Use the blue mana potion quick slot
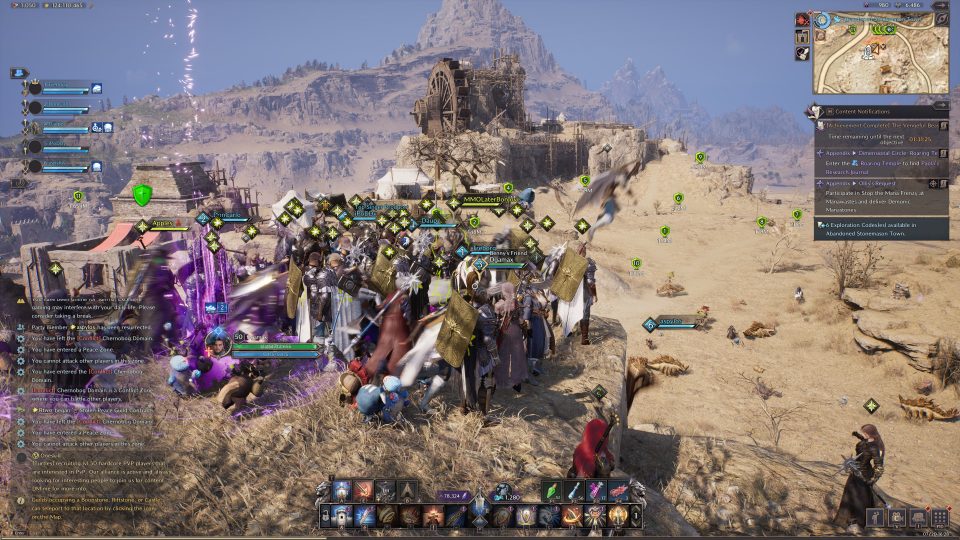The height and width of the screenshot is (540, 960). (575, 490)
